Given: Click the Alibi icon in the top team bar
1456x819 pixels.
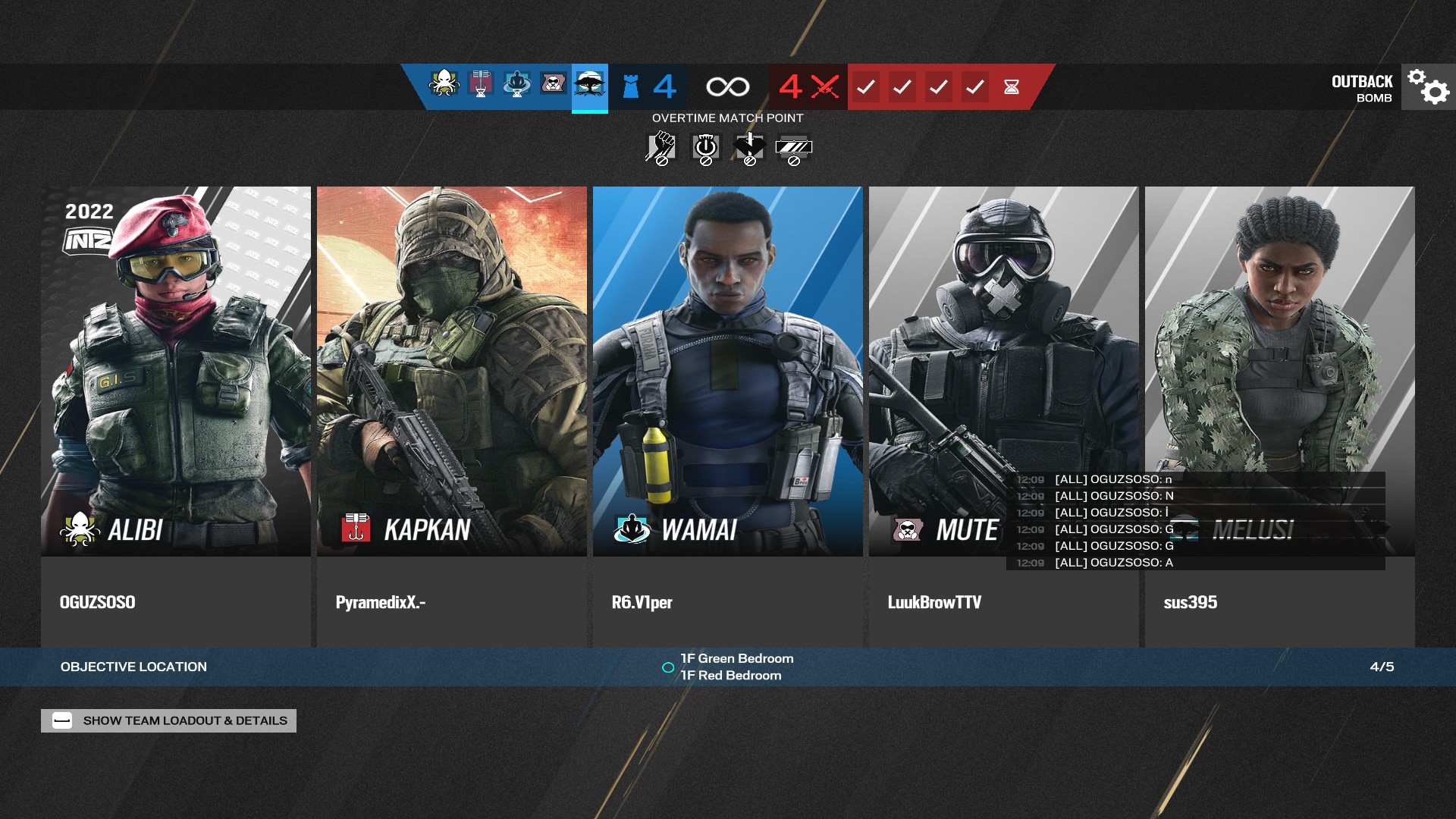Looking at the screenshot, I should click(444, 83).
